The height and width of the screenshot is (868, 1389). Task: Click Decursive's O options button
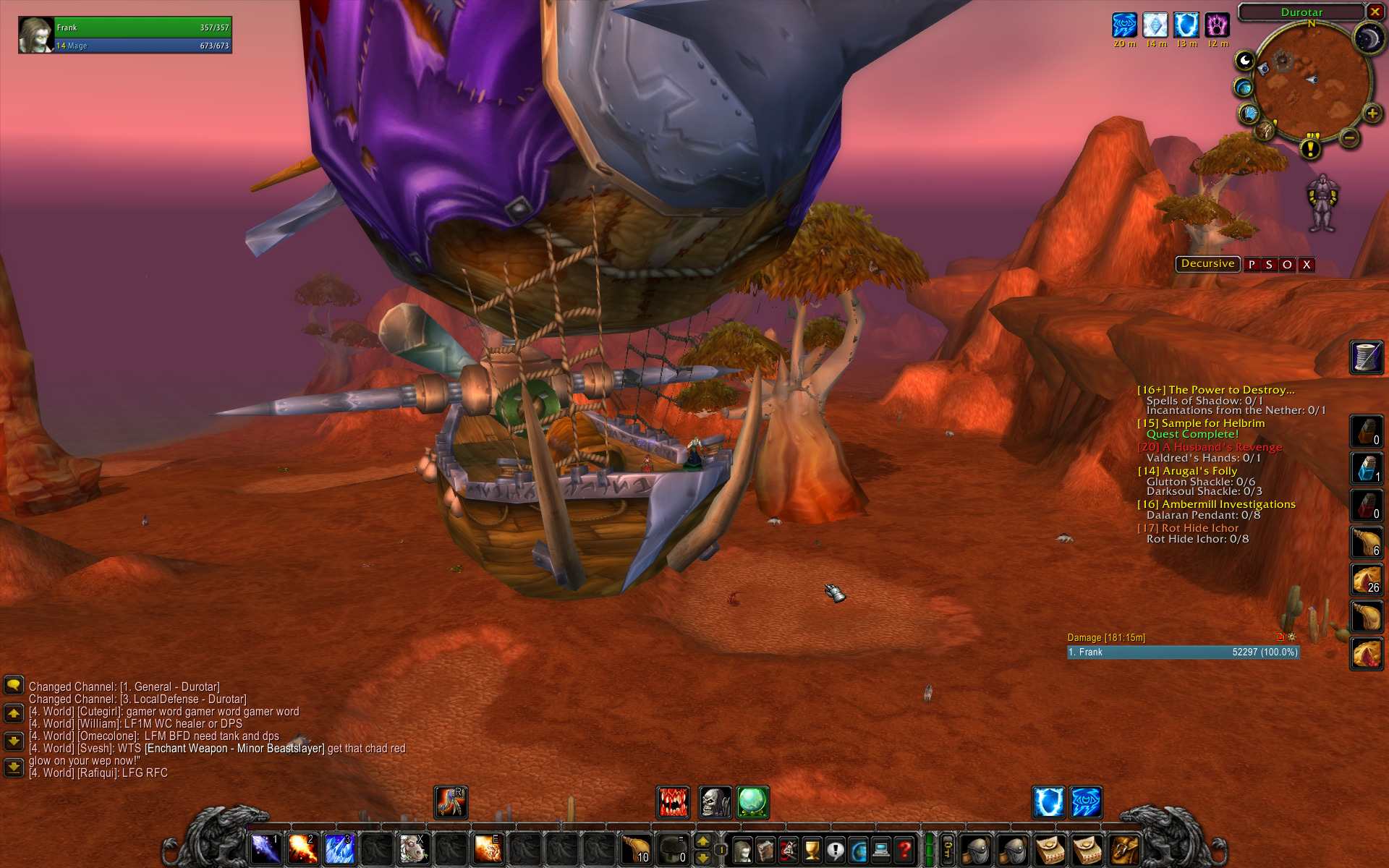click(x=1287, y=265)
